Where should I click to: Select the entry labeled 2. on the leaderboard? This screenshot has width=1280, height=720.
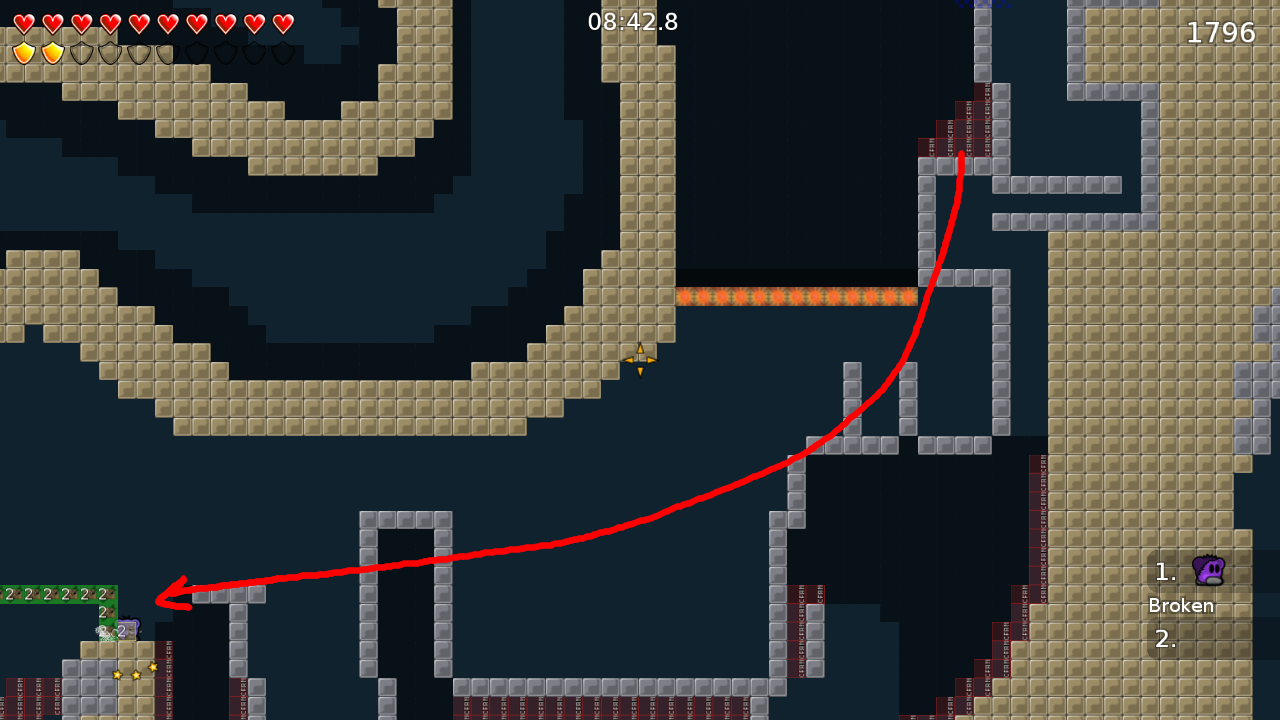click(1163, 639)
